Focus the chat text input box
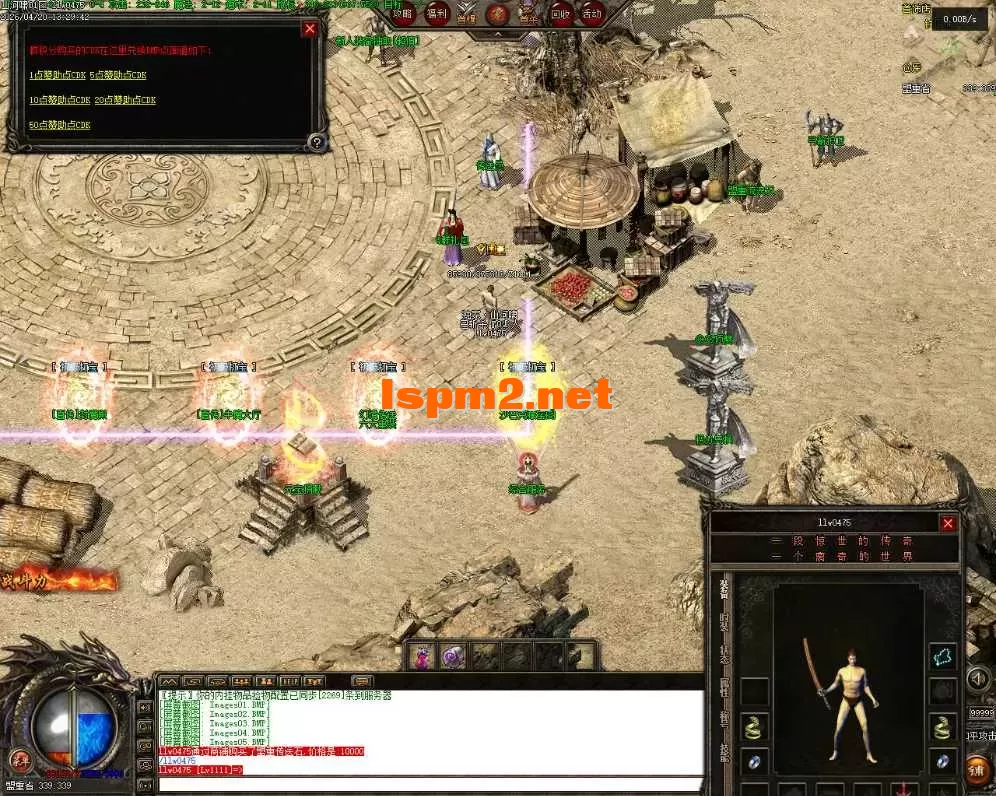This screenshot has height=796, width=996. pyautogui.click(x=420, y=783)
